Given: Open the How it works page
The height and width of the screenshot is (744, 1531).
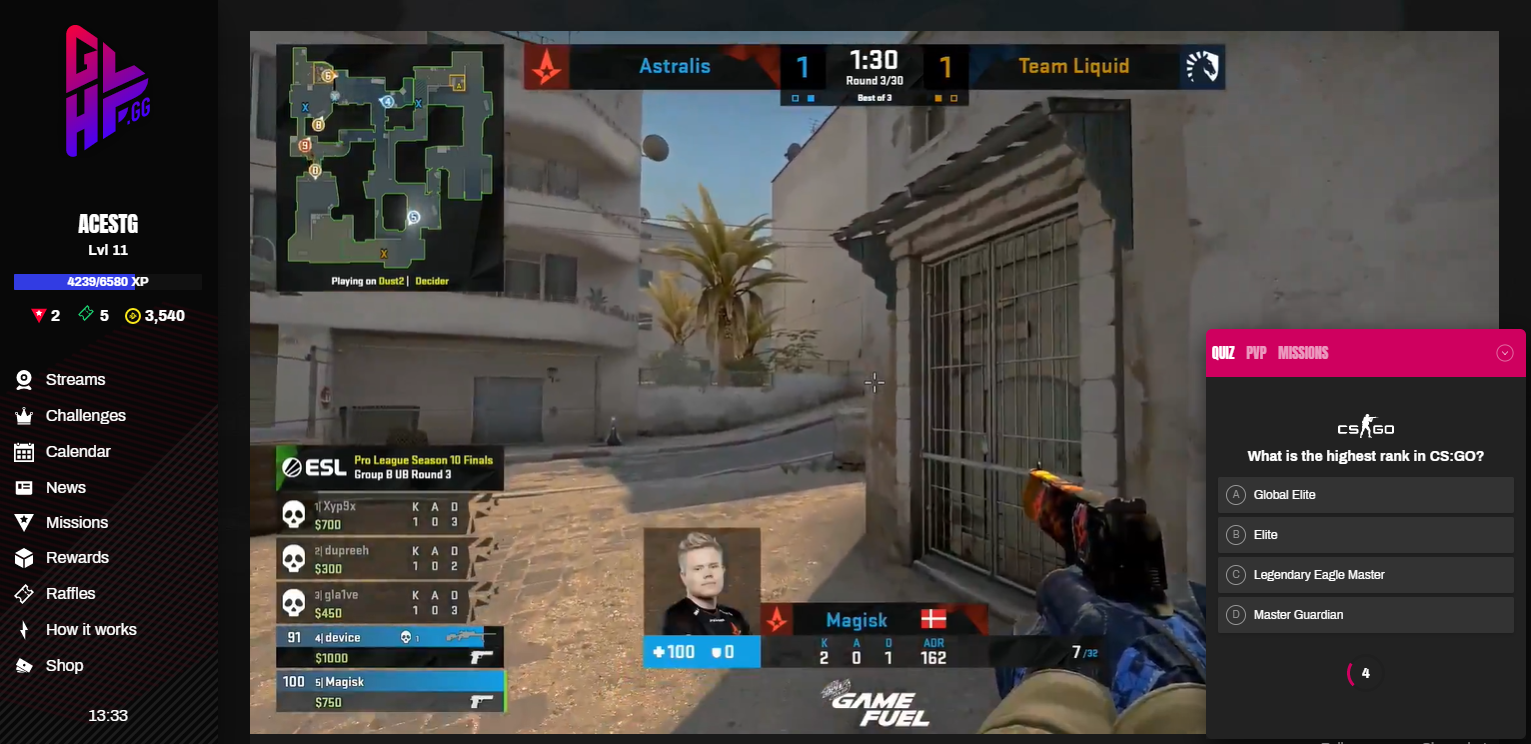Looking at the screenshot, I should 91,630.
